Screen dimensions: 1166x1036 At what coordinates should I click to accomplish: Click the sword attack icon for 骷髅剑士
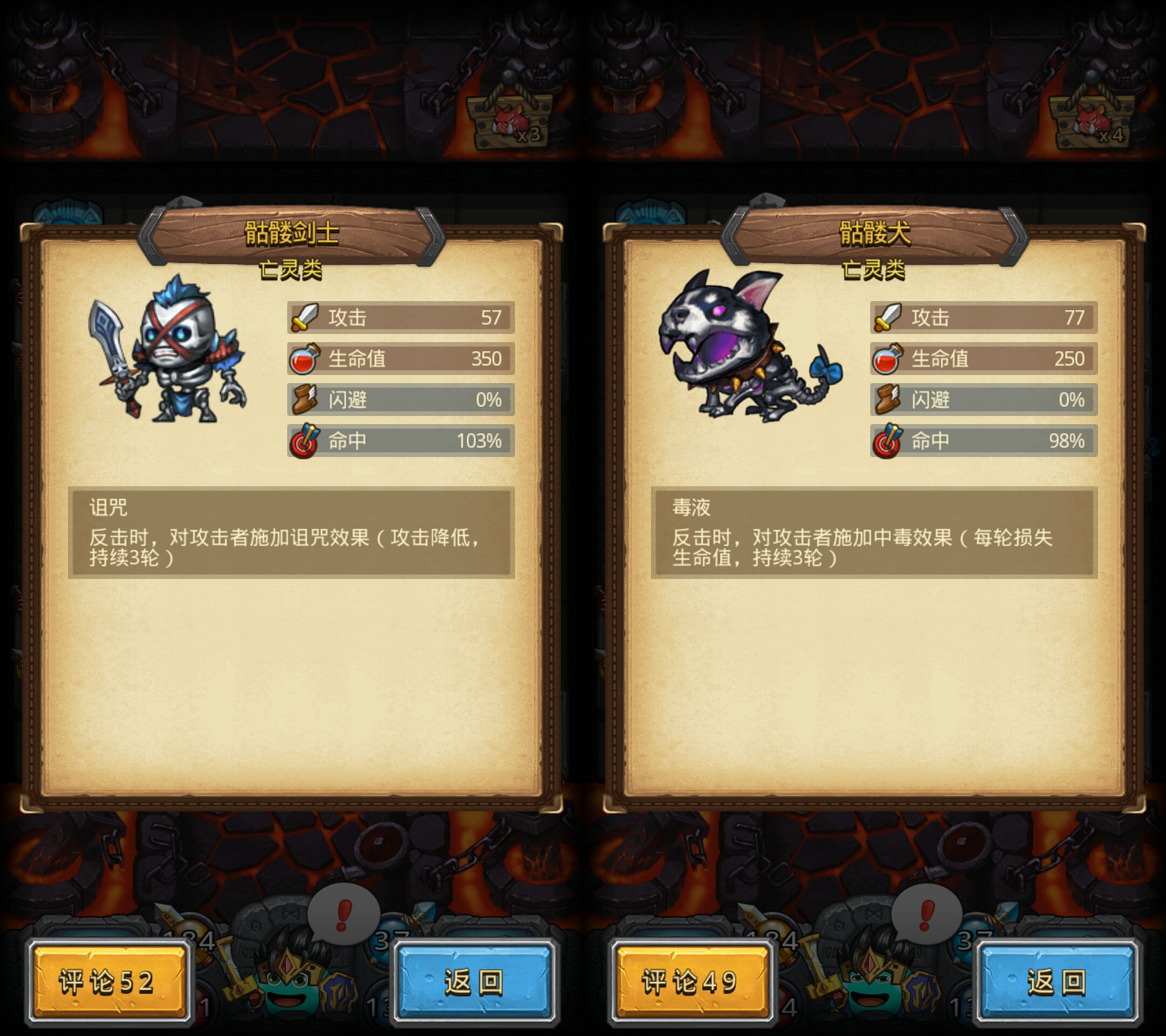[x=306, y=318]
